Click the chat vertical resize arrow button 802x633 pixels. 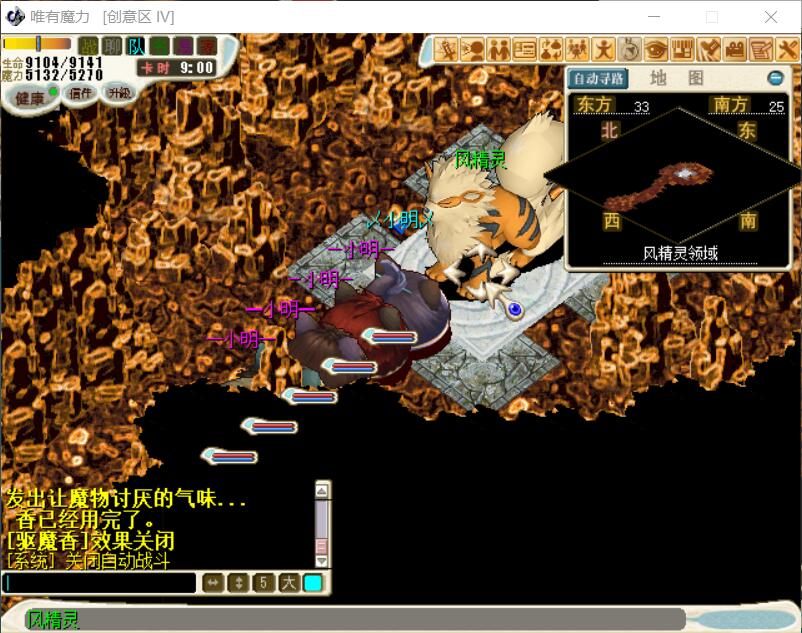tap(238, 583)
